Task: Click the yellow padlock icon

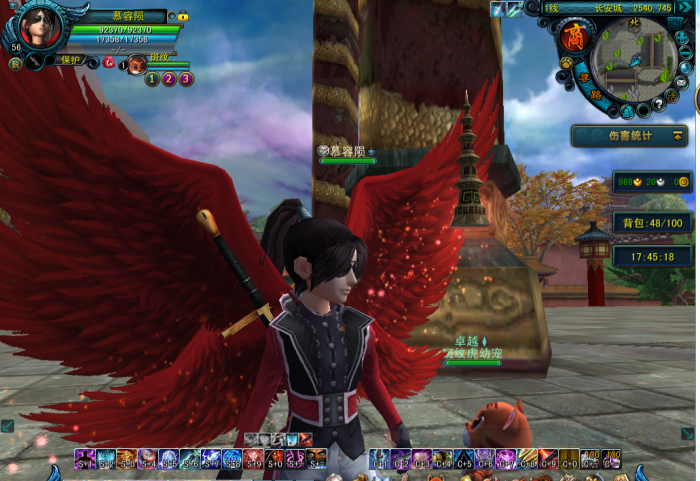Action: [x=184, y=17]
